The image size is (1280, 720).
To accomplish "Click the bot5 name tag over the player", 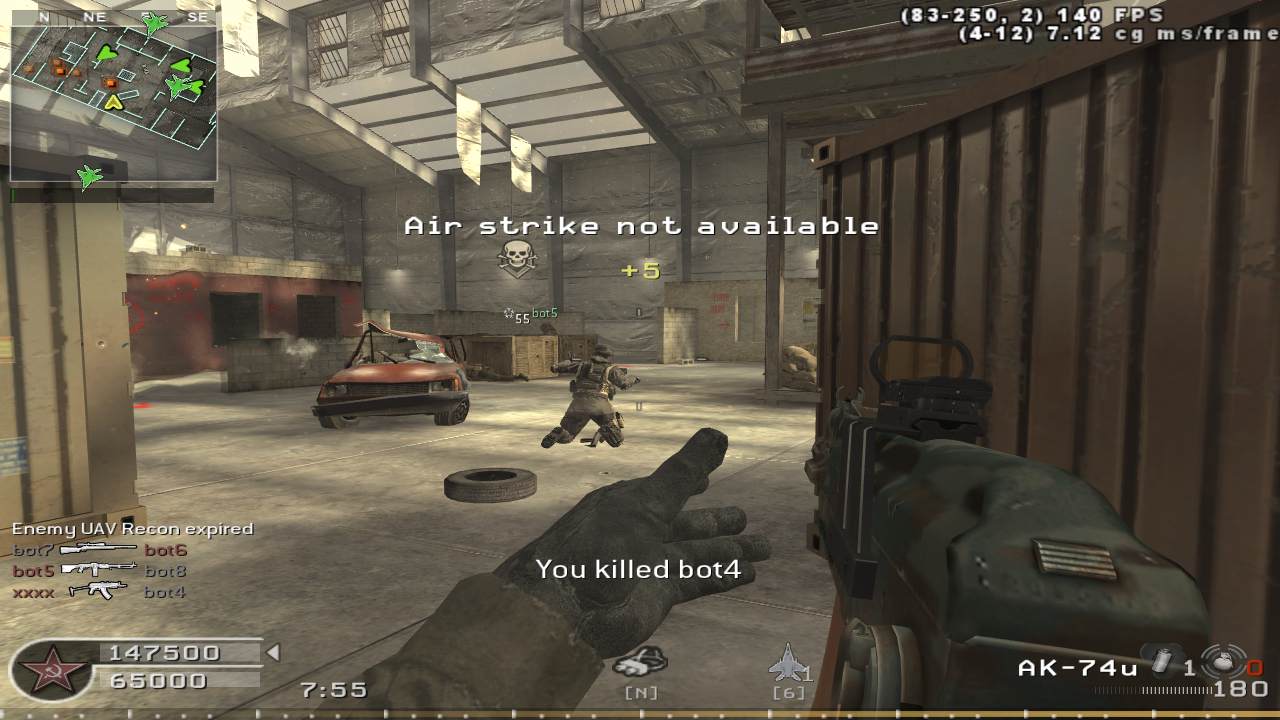I will pyautogui.click(x=544, y=314).
